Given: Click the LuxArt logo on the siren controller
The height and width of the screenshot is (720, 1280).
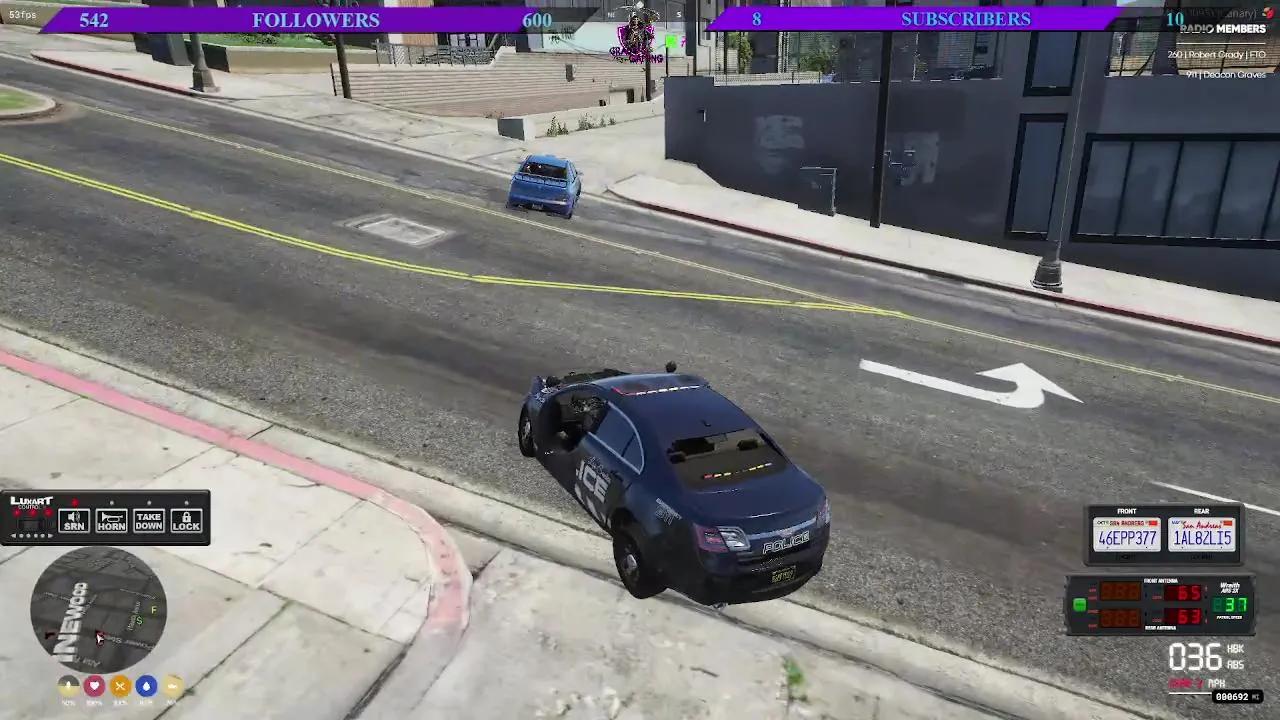Looking at the screenshot, I should tap(32, 501).
